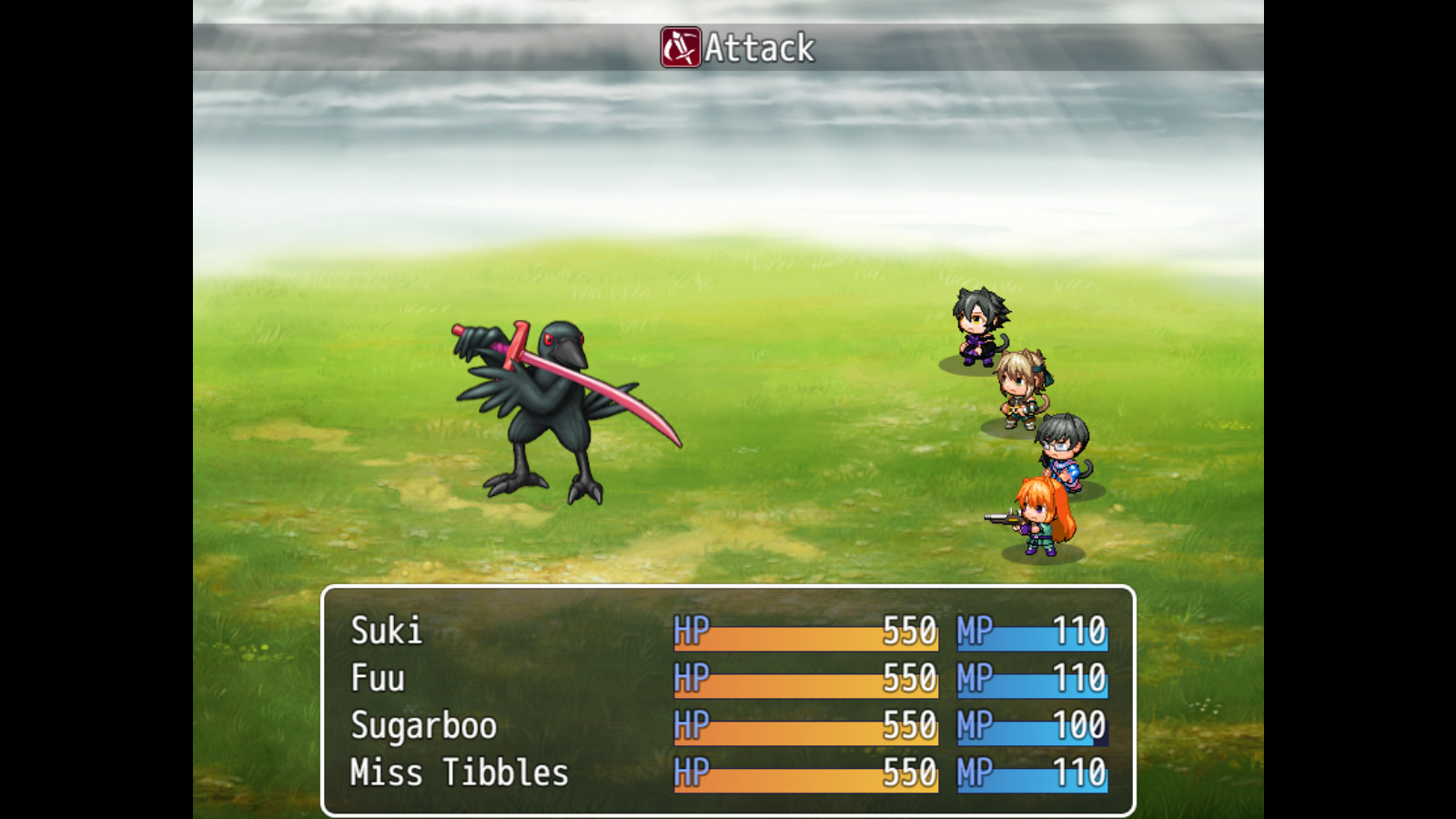Click Fuu's name in the status window
Image resolution: width=1456 pixels, height=819 pixels.
[x=379, y=678]
